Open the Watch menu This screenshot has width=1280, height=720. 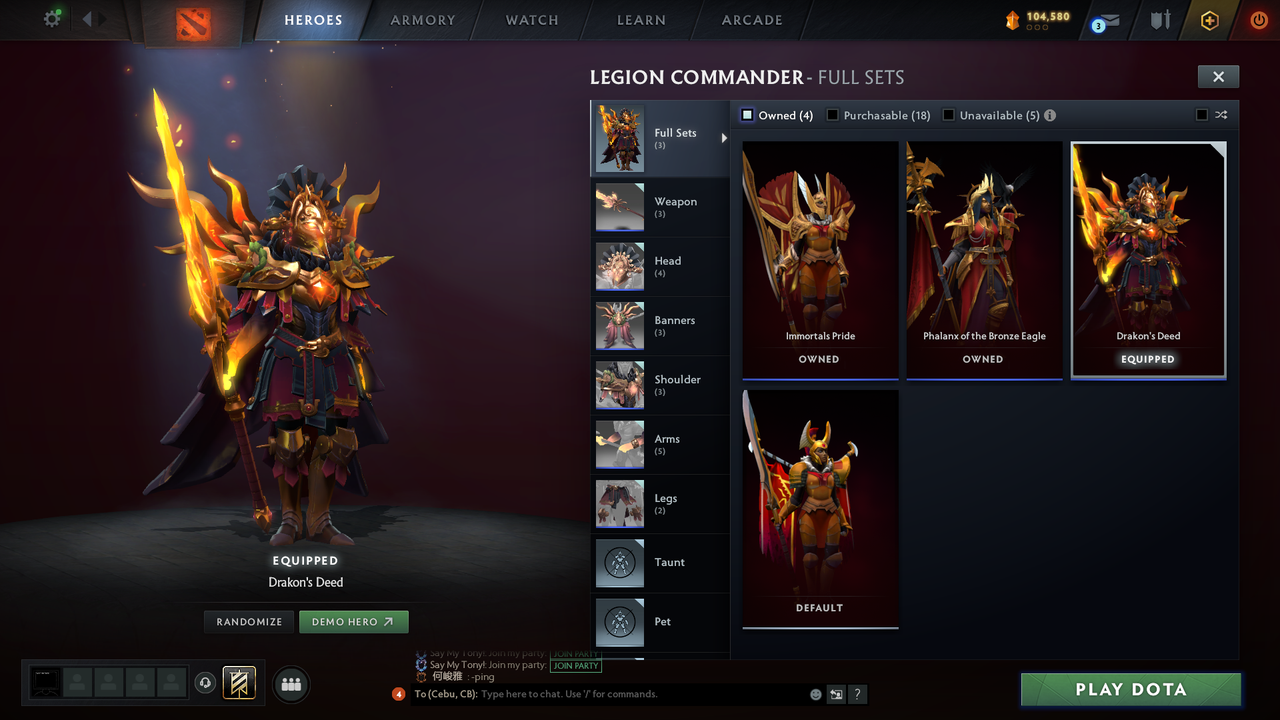pyautogui.click(x=531, y=20)
